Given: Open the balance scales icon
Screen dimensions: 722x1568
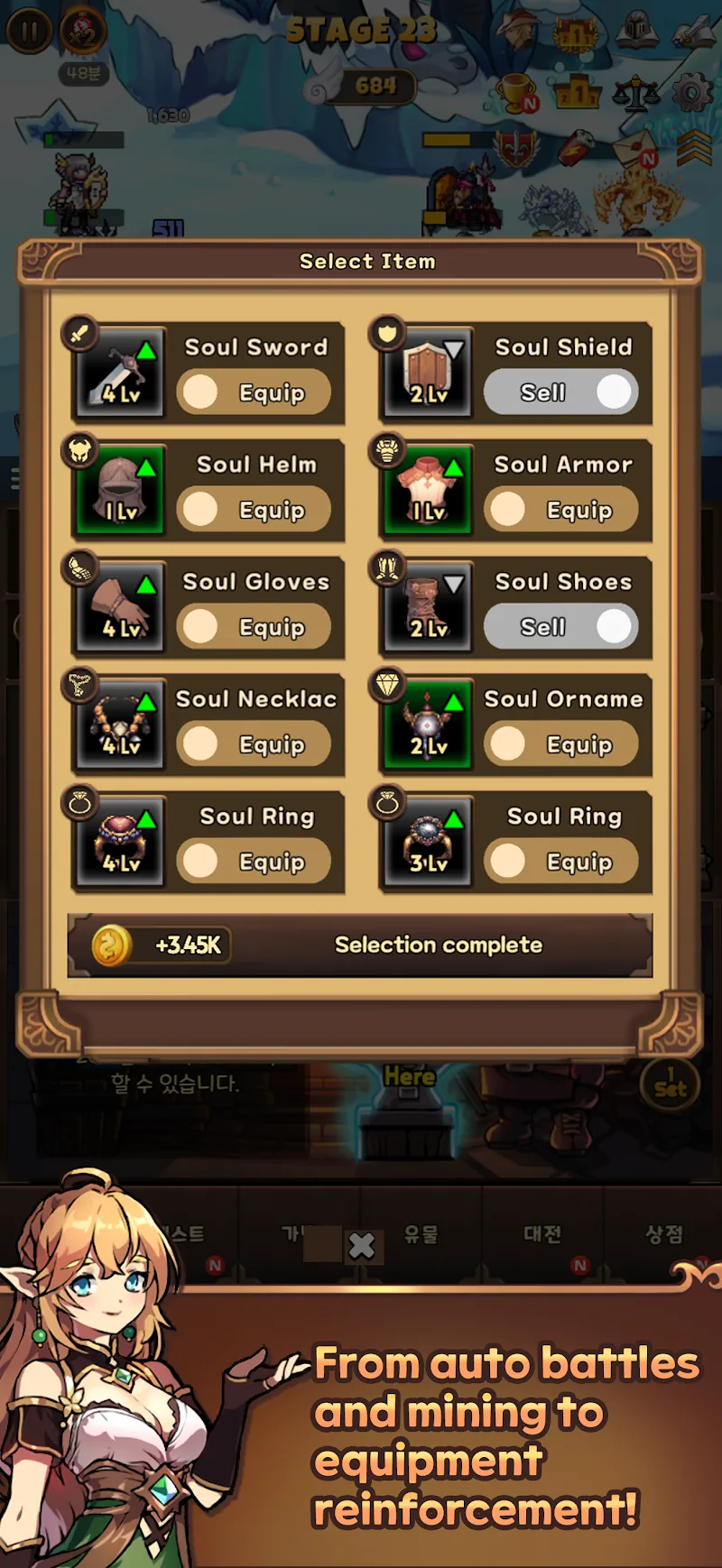Looking at the screenshot, I should 636,93.
